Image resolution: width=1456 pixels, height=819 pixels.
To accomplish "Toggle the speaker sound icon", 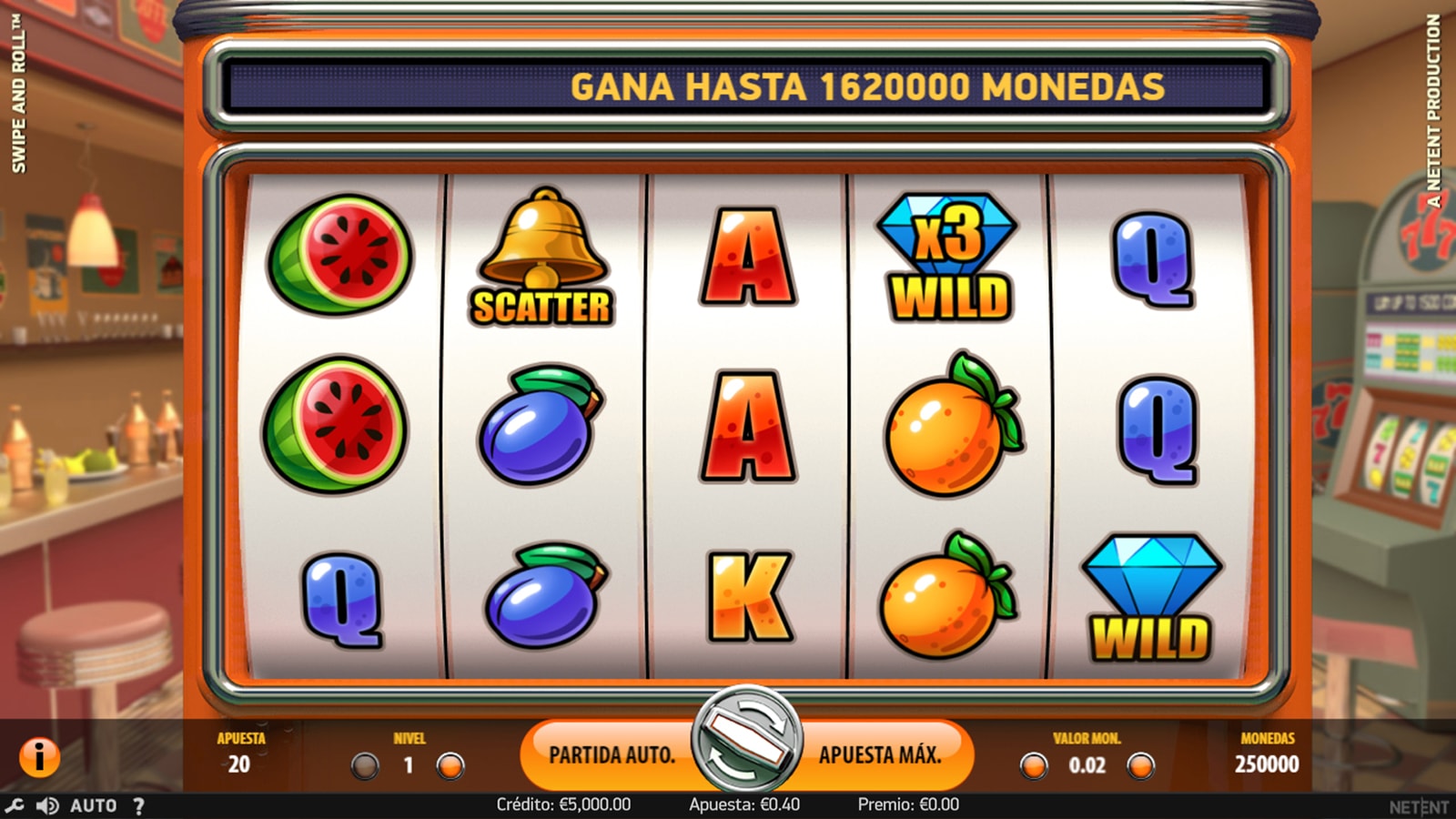I will [x=46, y=805].
